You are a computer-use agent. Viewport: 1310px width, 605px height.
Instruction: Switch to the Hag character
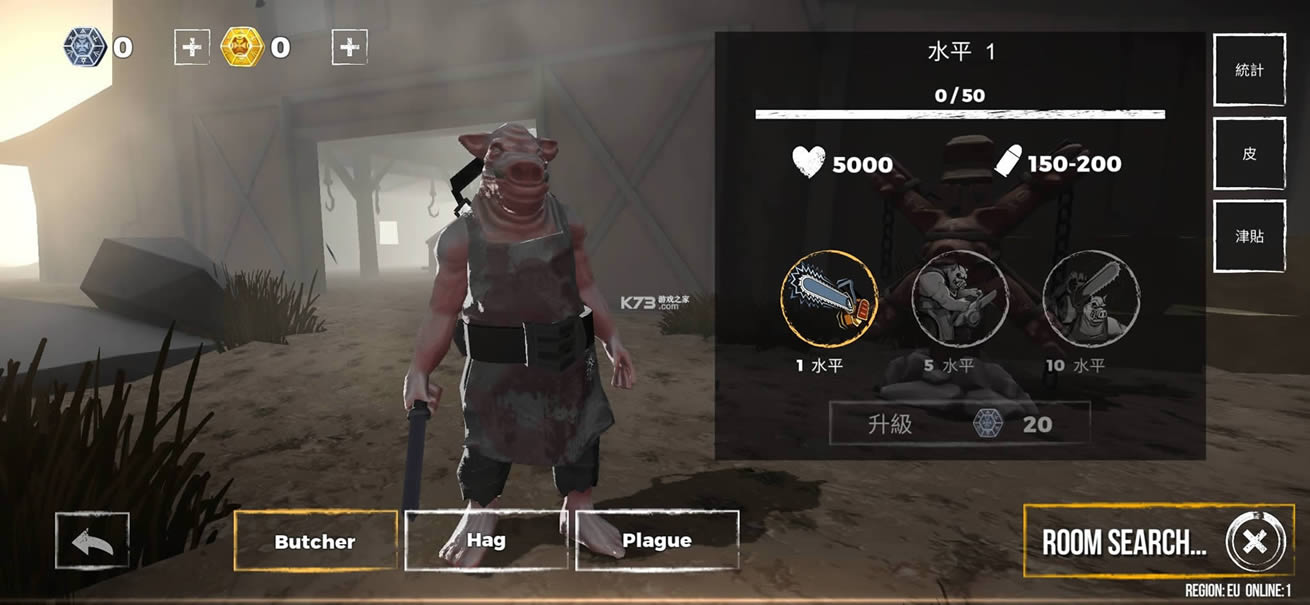click(x=486, y=540)
